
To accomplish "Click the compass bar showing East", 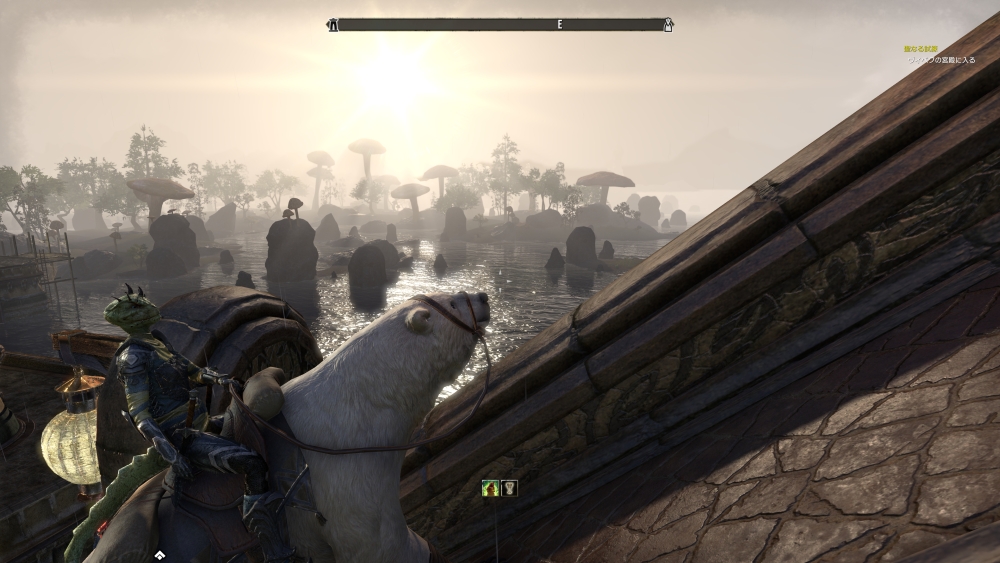I will click(501, 24).
